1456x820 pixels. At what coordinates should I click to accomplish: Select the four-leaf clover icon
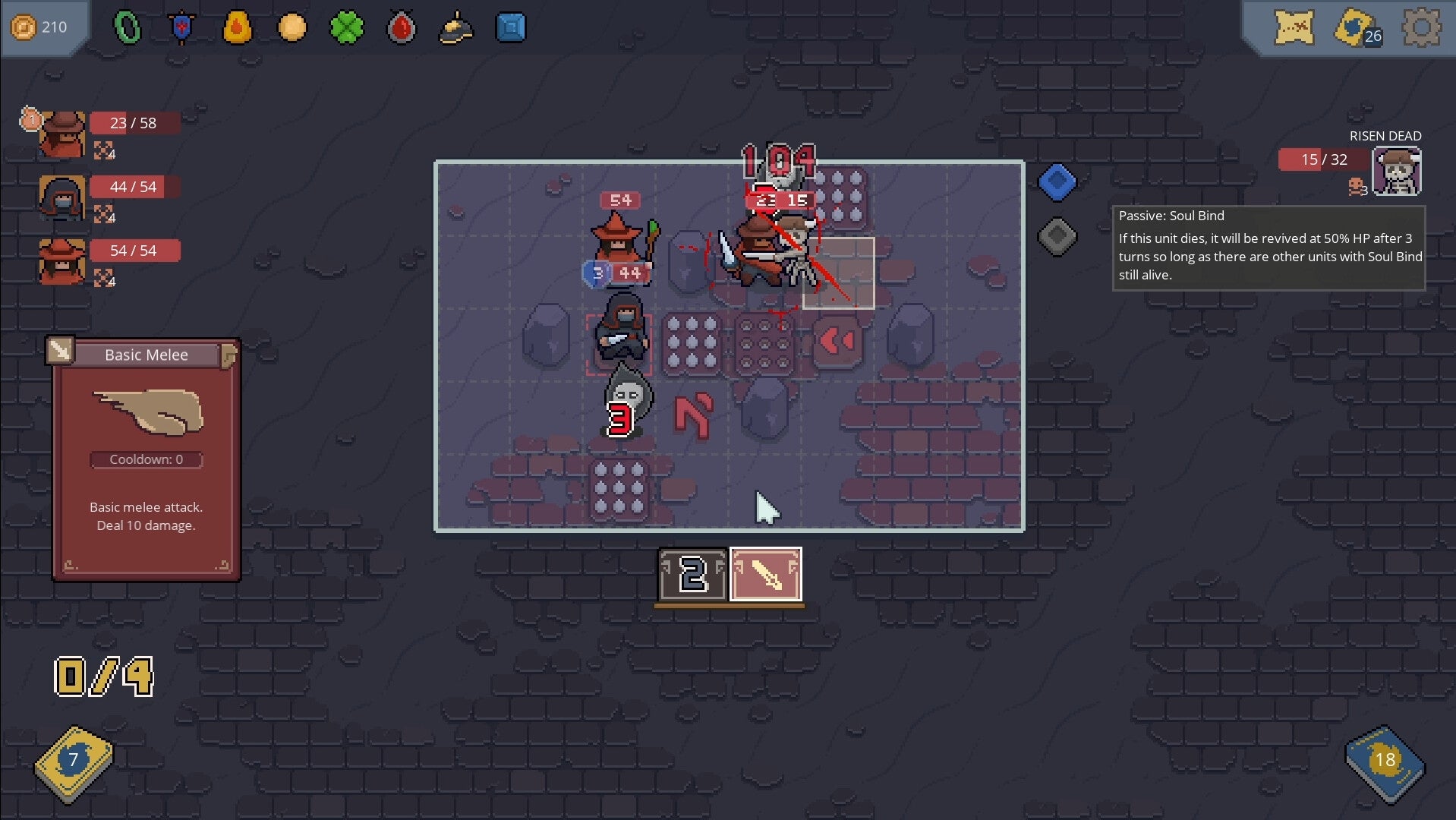coord(347,27)
